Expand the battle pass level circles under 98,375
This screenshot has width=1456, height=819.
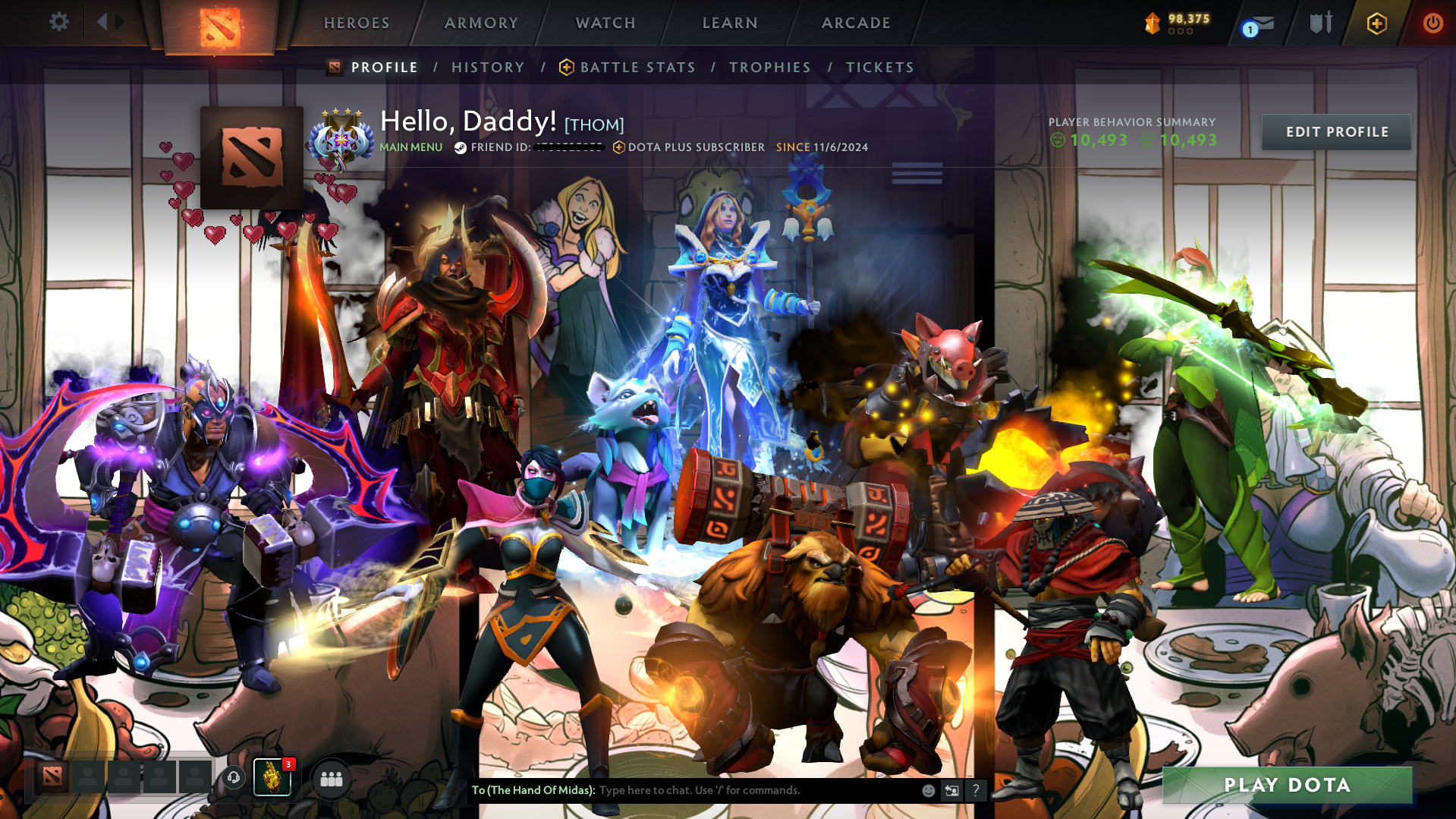(x=1180, y=33)
